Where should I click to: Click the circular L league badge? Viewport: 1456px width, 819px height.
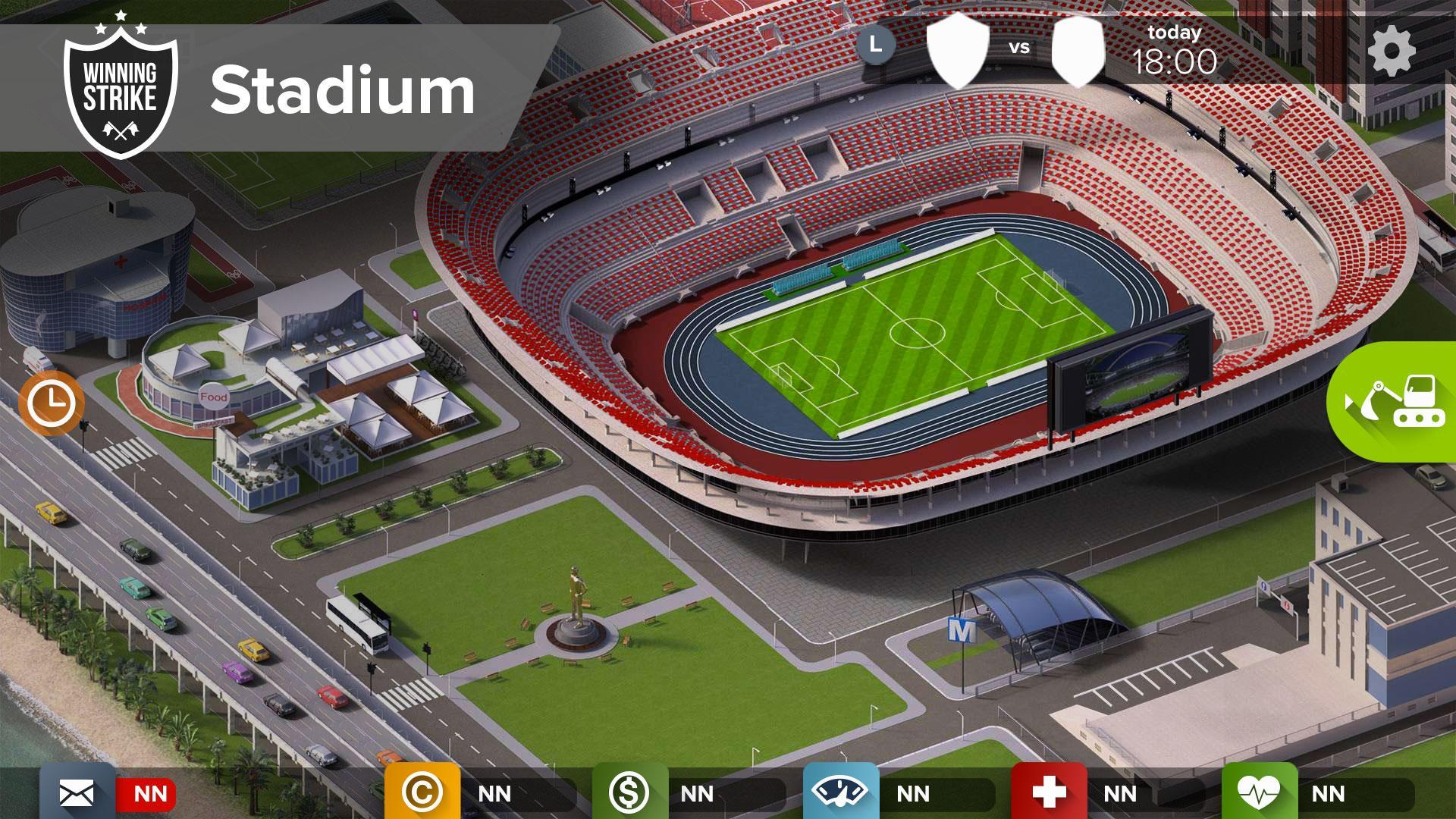pyautogui.click(x=877, y=47)
